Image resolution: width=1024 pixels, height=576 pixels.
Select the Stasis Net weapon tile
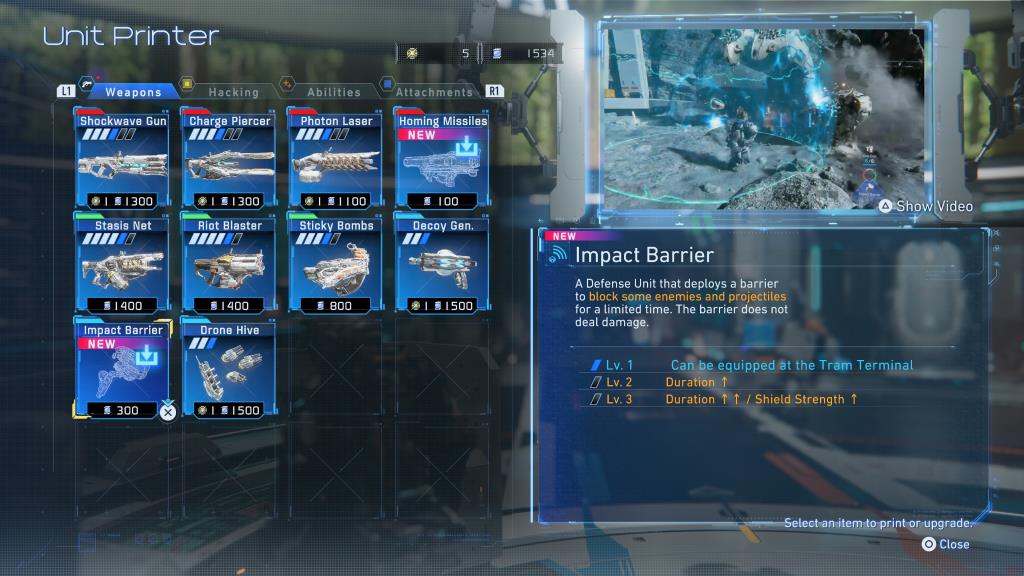(123, 264)
